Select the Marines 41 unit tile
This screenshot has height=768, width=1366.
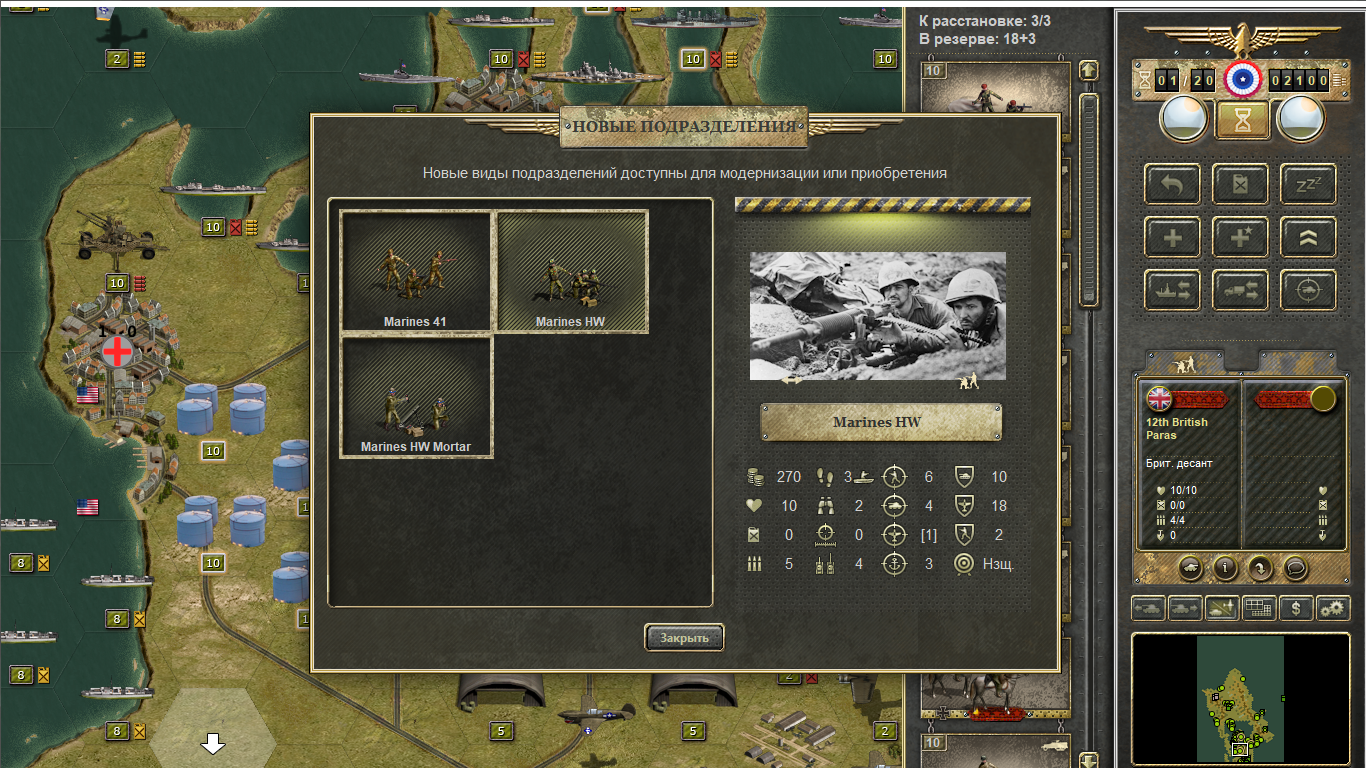(x=416, y=270)
